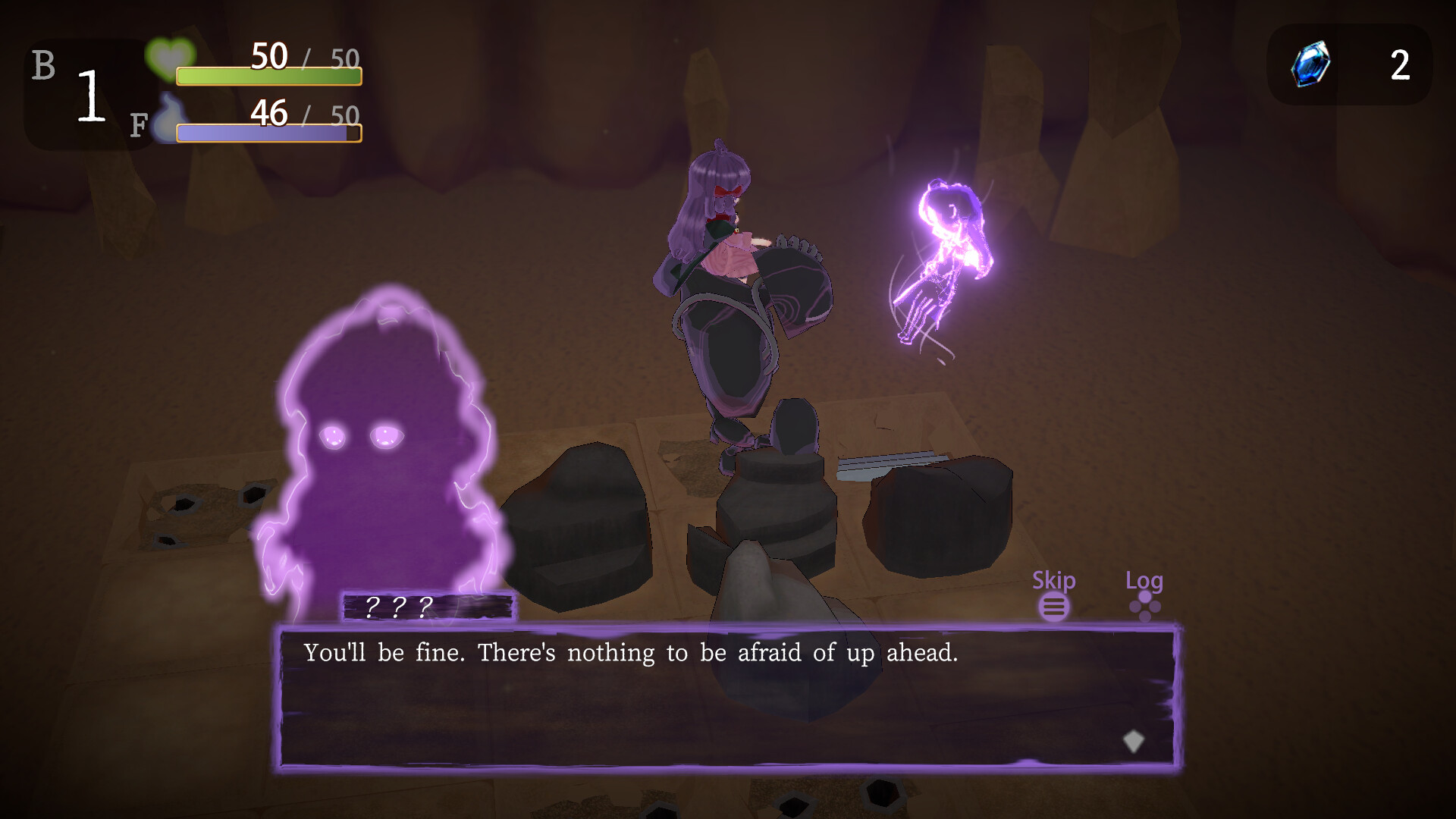Click the purple-haired player character
Viewport: 1456px width, 819px height.
pyautogui.click(x=728, y=265)
